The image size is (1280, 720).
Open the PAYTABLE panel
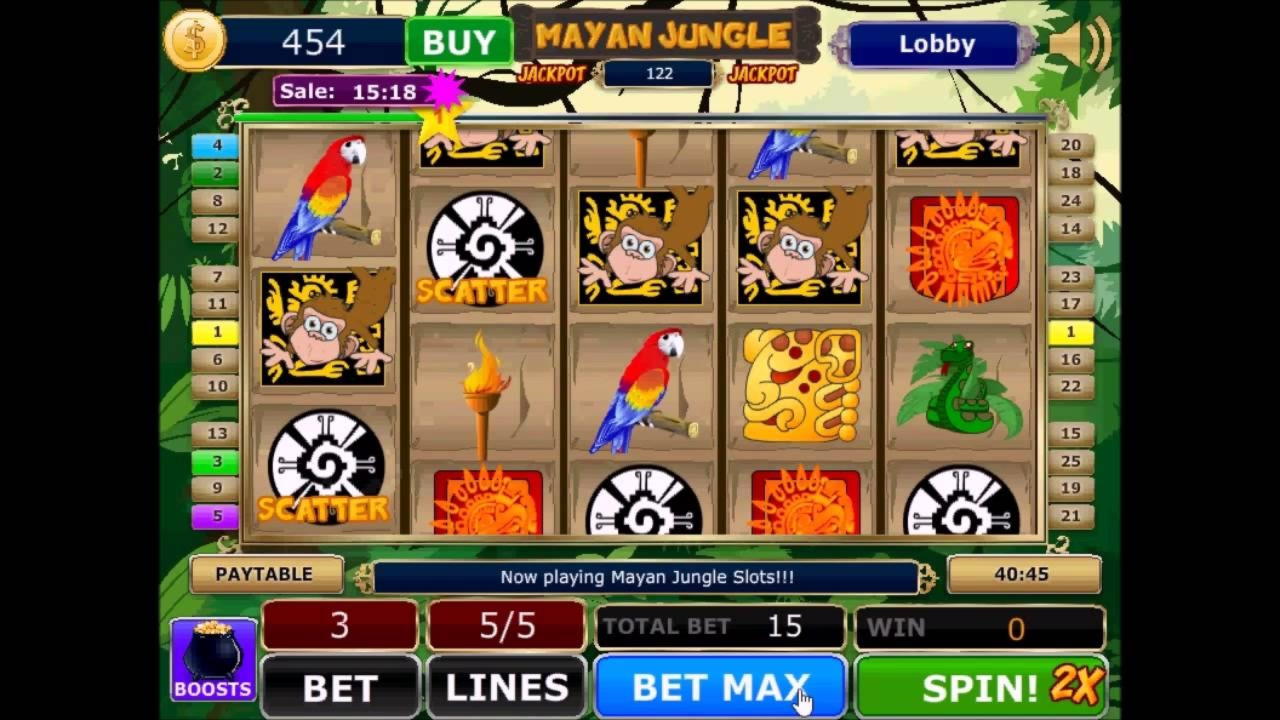[266, 574]
